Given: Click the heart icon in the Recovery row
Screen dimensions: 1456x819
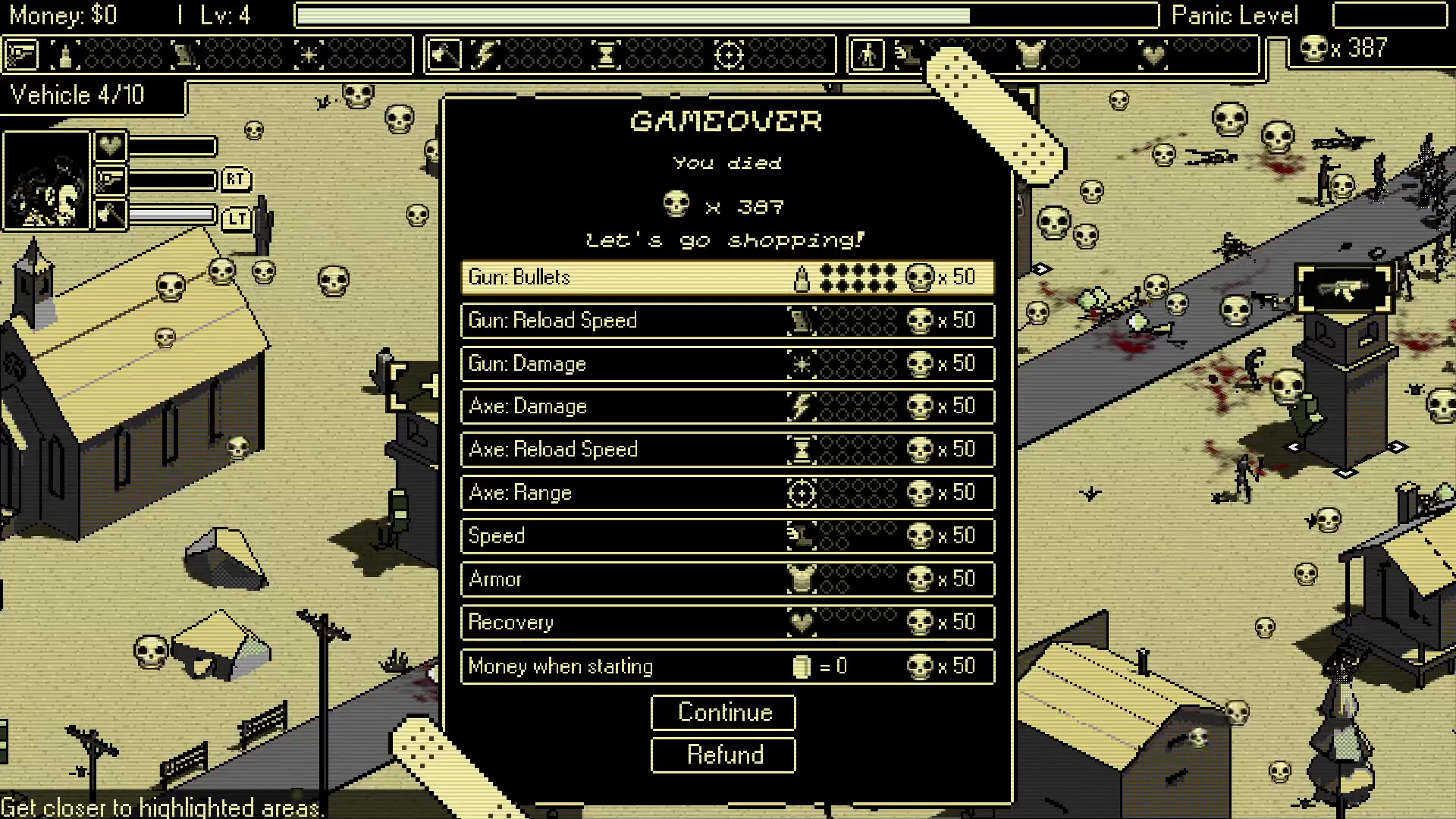Looking at the screenshot, I should [802, 623].
